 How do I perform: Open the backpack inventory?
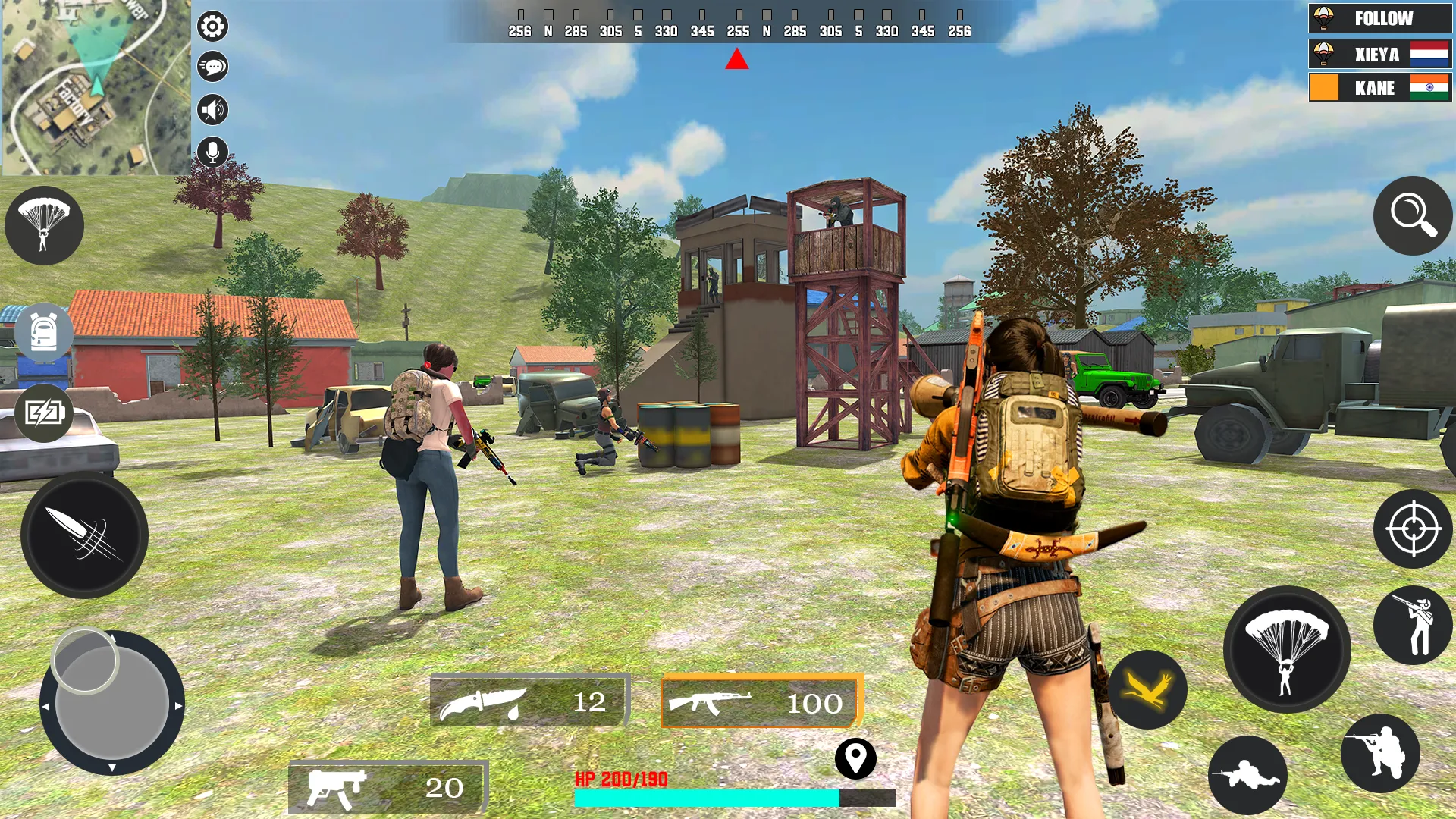click(44, 333)
